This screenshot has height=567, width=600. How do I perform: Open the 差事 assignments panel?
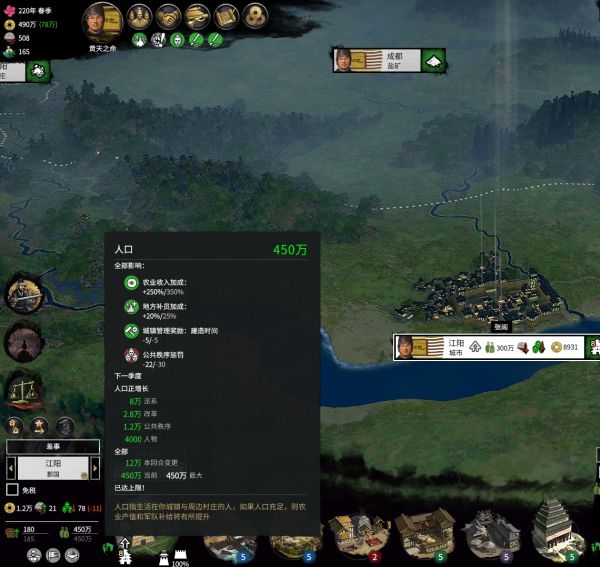[53, 447]
